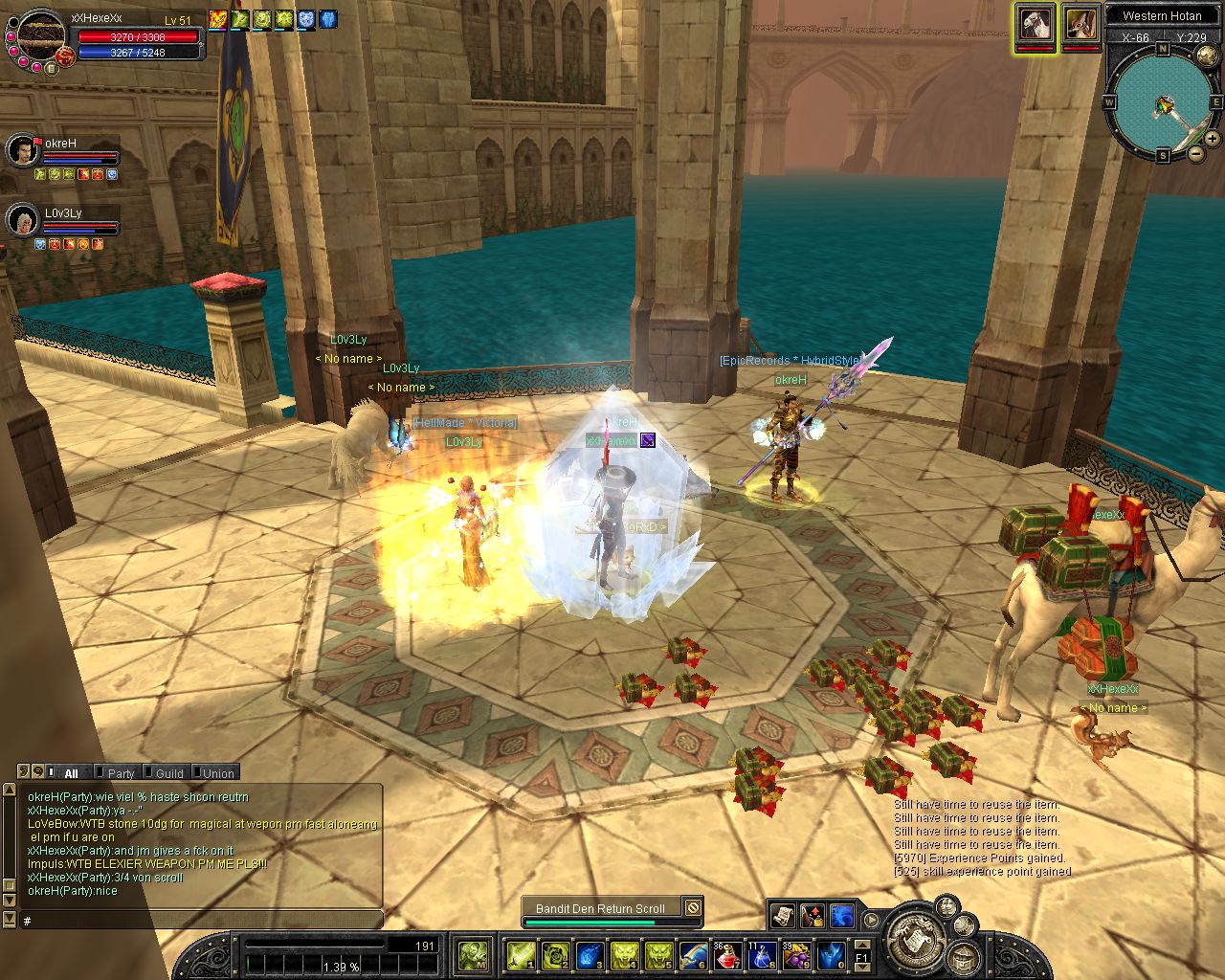Cancel the Bandit Den Return Scroll cast
Viewport: 1225px width, 980px height.
point(693,908)
